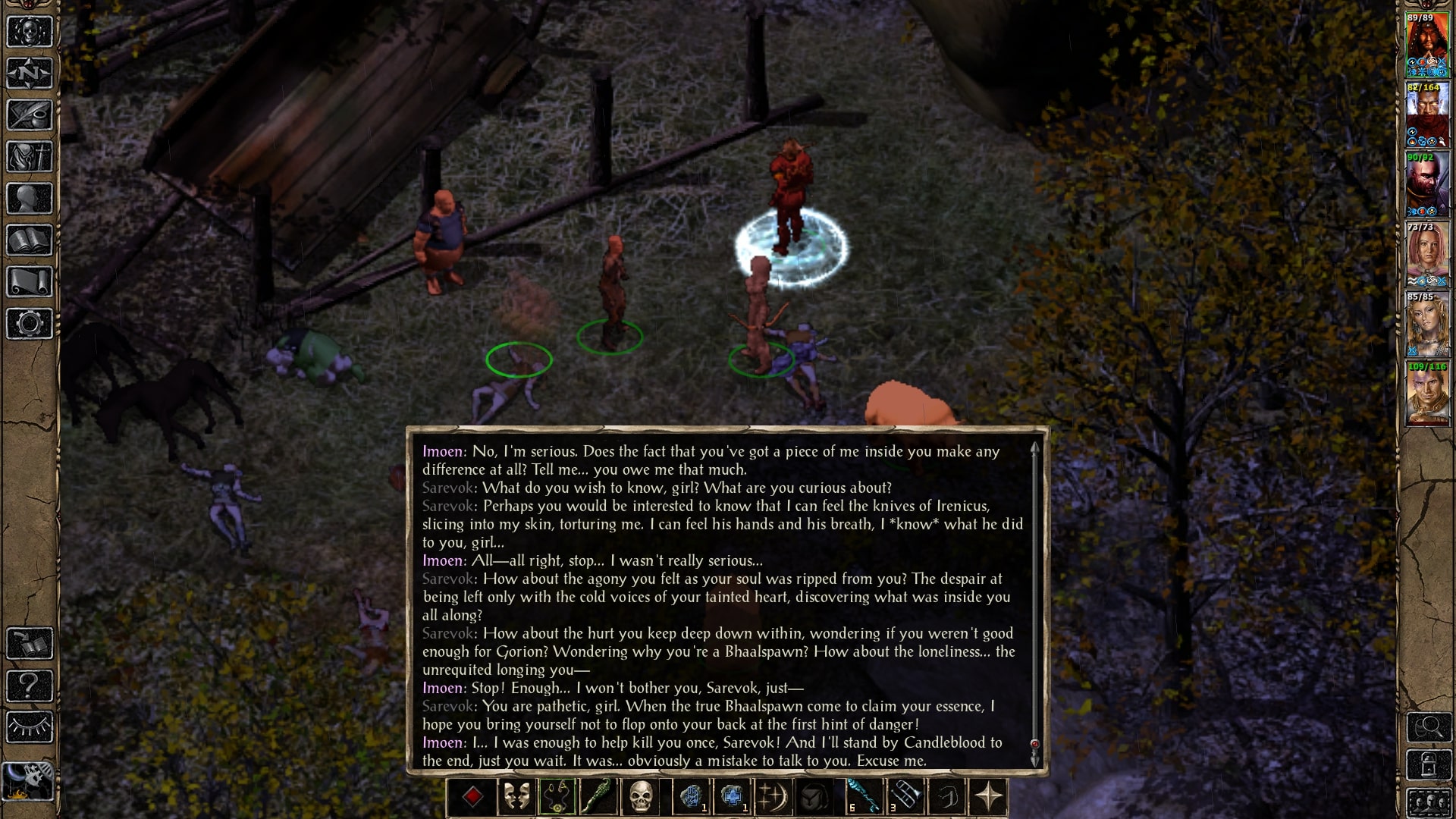Open the journal with the quill icon

30,115
